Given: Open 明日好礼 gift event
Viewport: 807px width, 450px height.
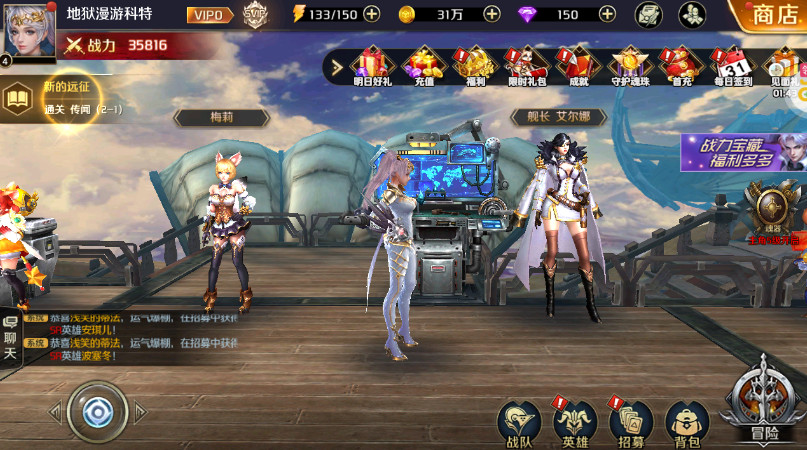Looking at the screenshot, I should click(370, 66).
